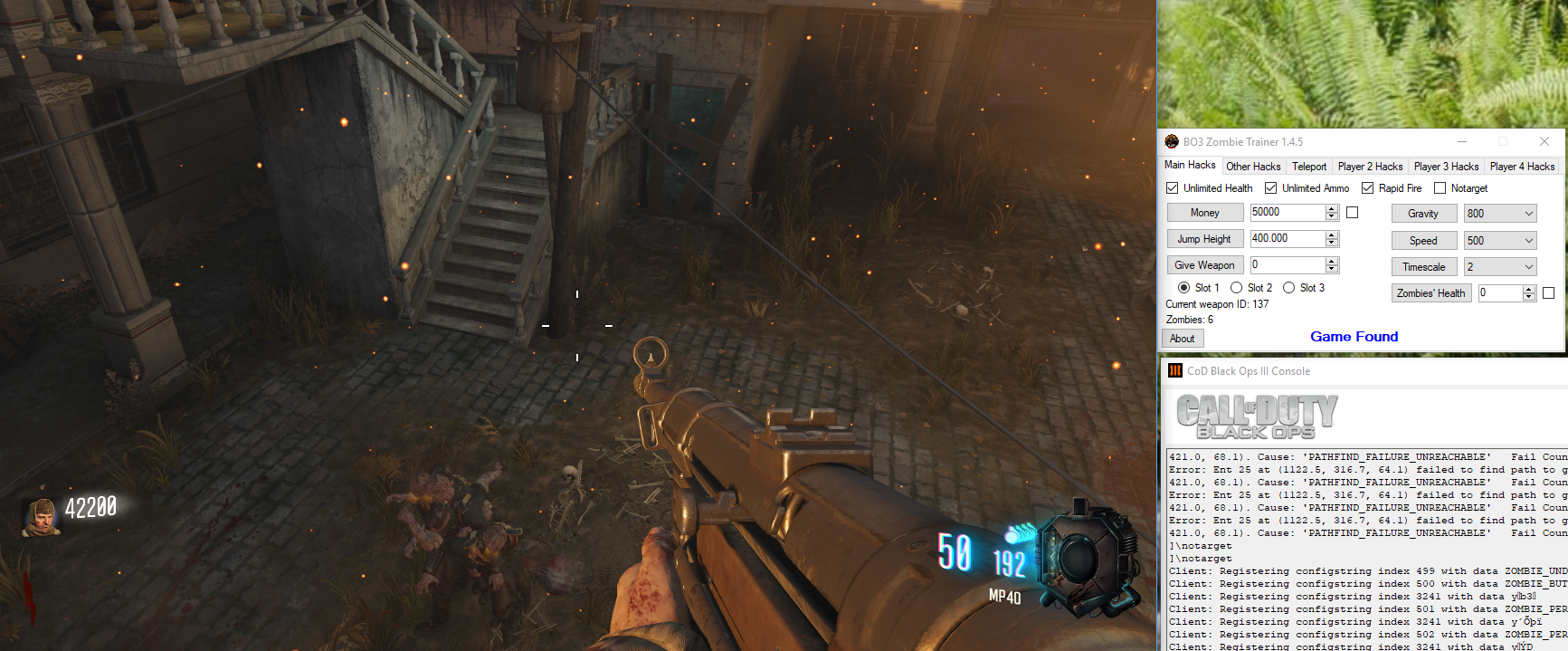Screen dimensions: 1568x651
Task: Select the Slot 3 radio option
Action: coord(1289,288)
